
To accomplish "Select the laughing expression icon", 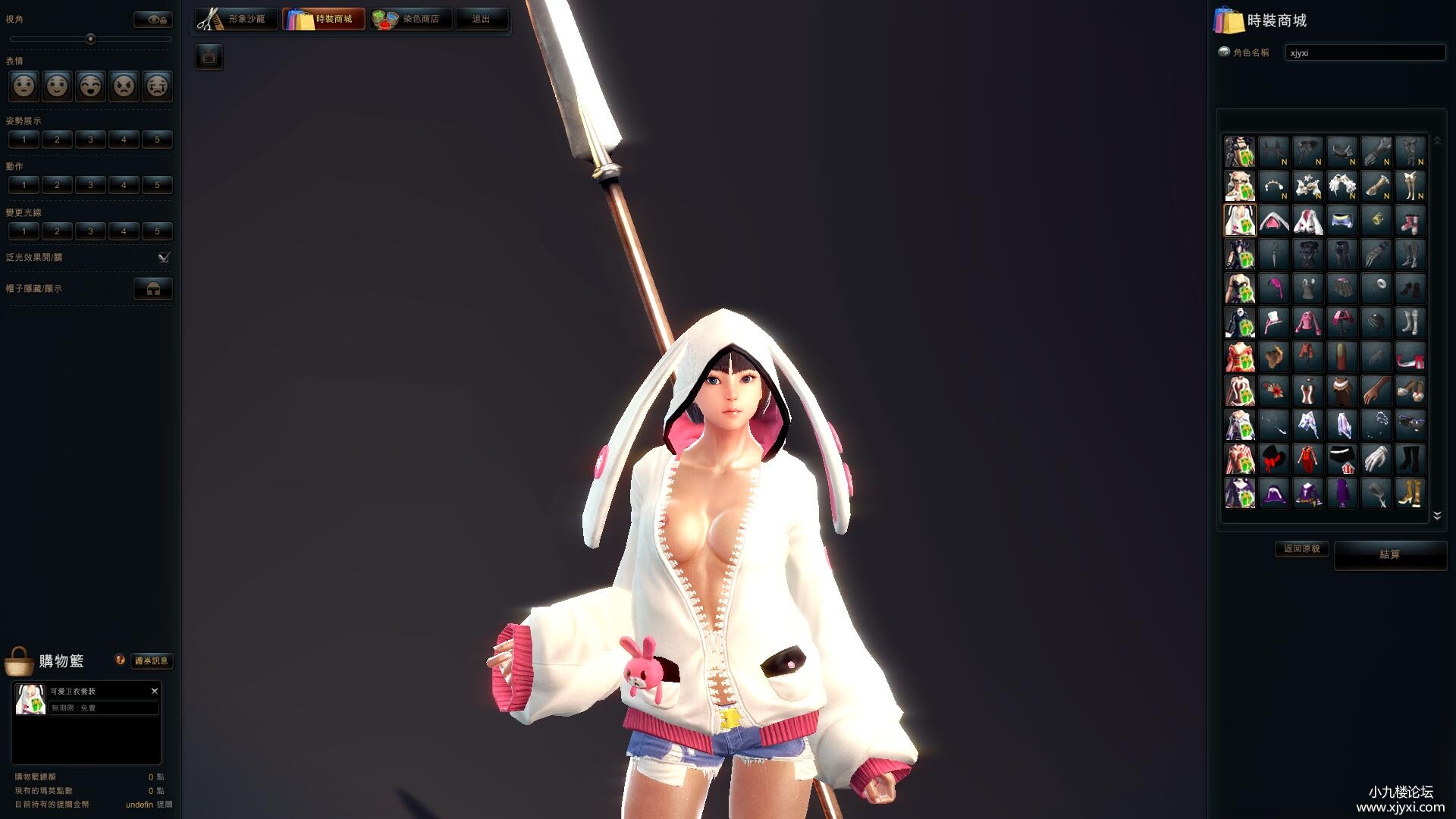I will (x=90, y=86).
